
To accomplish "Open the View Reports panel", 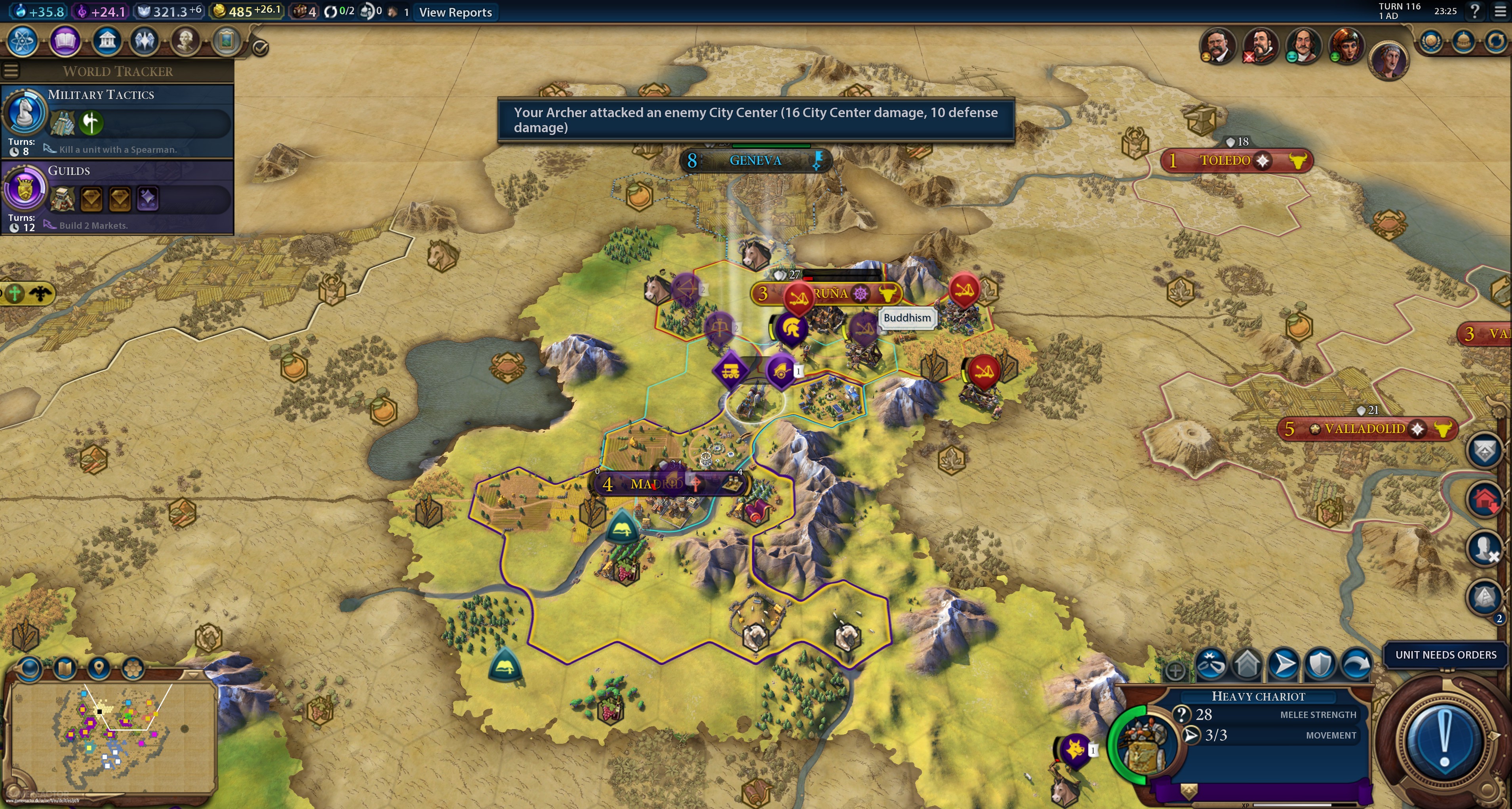I will [455, 12].
